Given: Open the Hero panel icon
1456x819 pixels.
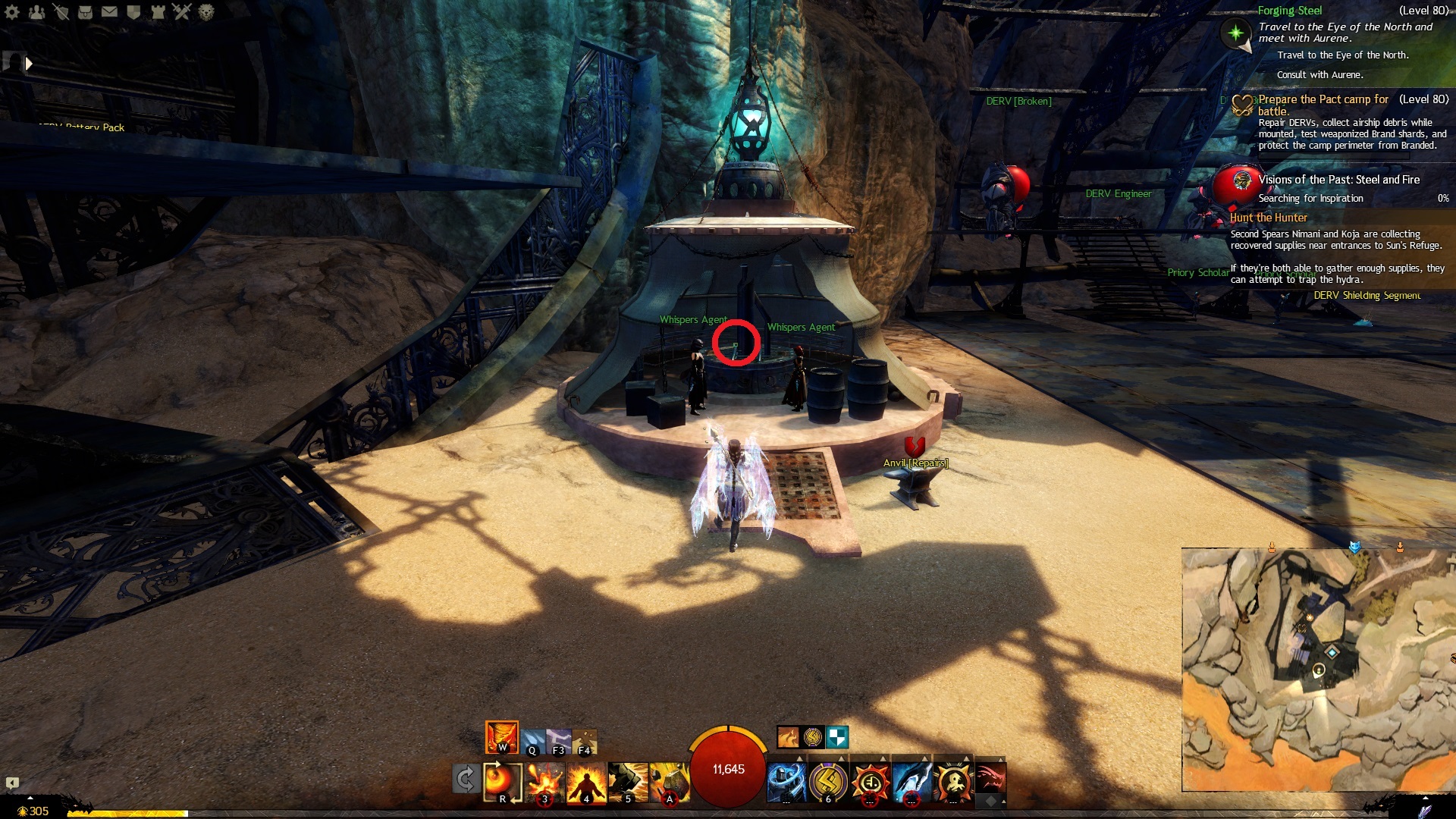Looking at the screenshot, I should click(61, 12).
